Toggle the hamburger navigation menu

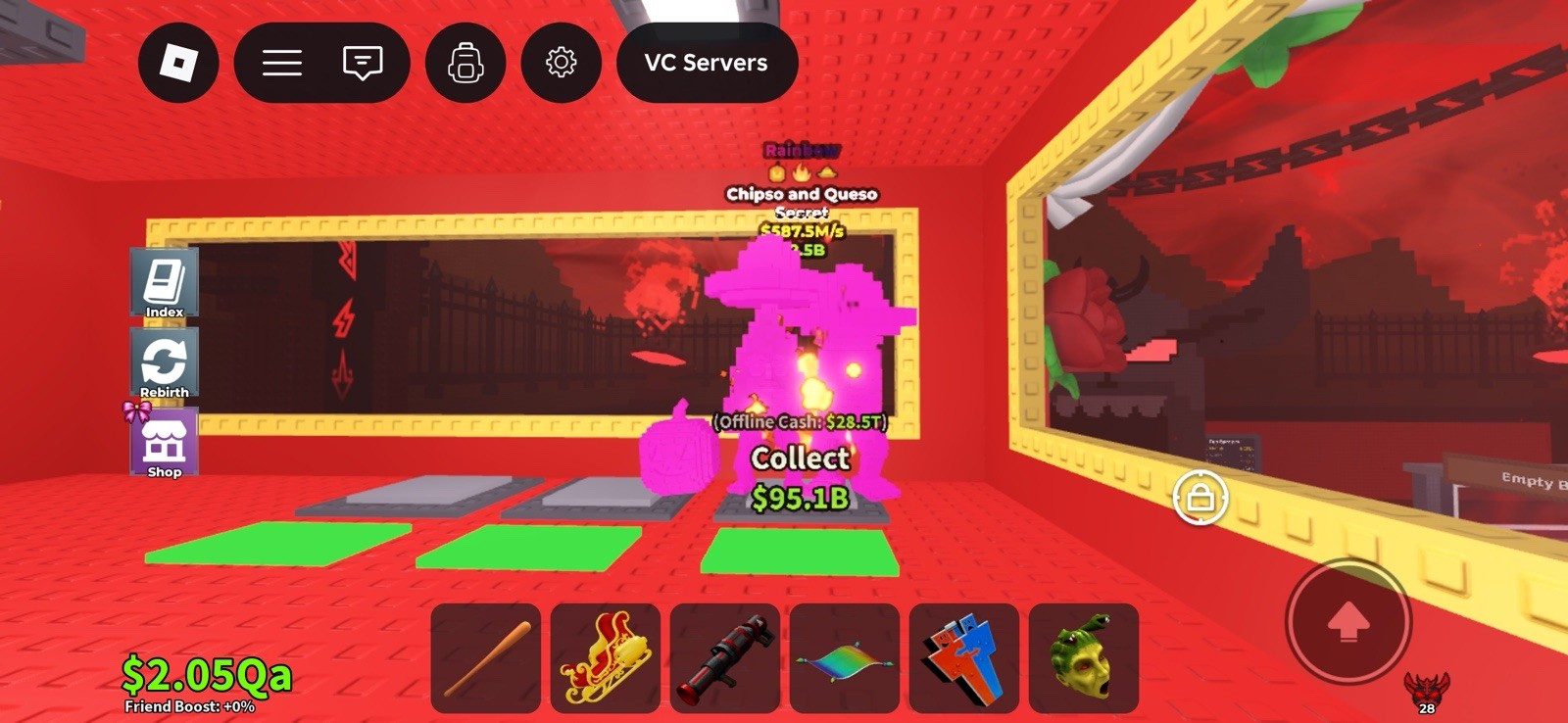pyautogui.click(x=282, y=62)
